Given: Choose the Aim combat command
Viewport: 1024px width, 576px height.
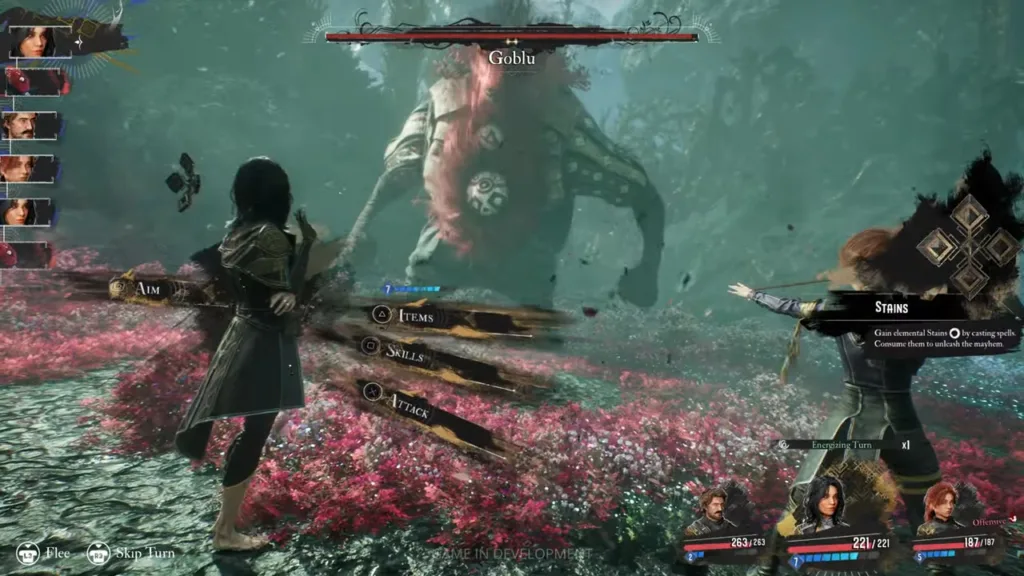Looking at the screenshot, I should (150, 288).
